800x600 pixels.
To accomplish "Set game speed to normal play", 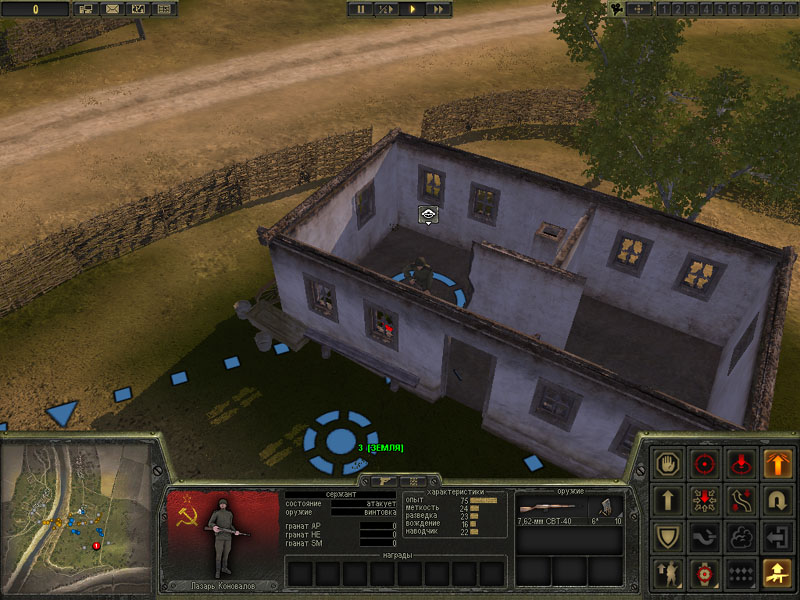I will [412, 9].
